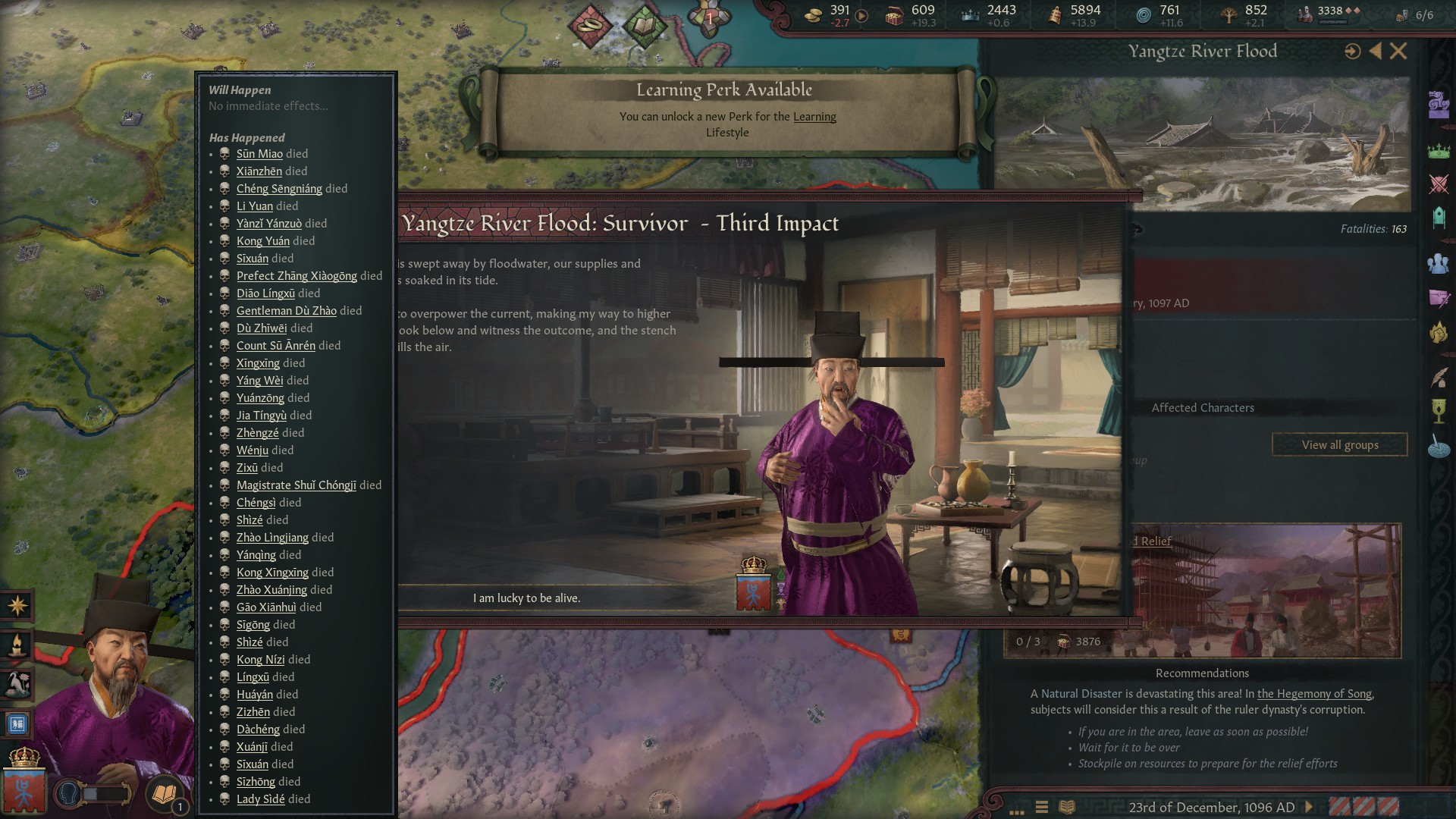Image resolution: width=1456 pixels, height=819 pixels.
Task: Go back with the left arrow button
Action: [1376, 52]
